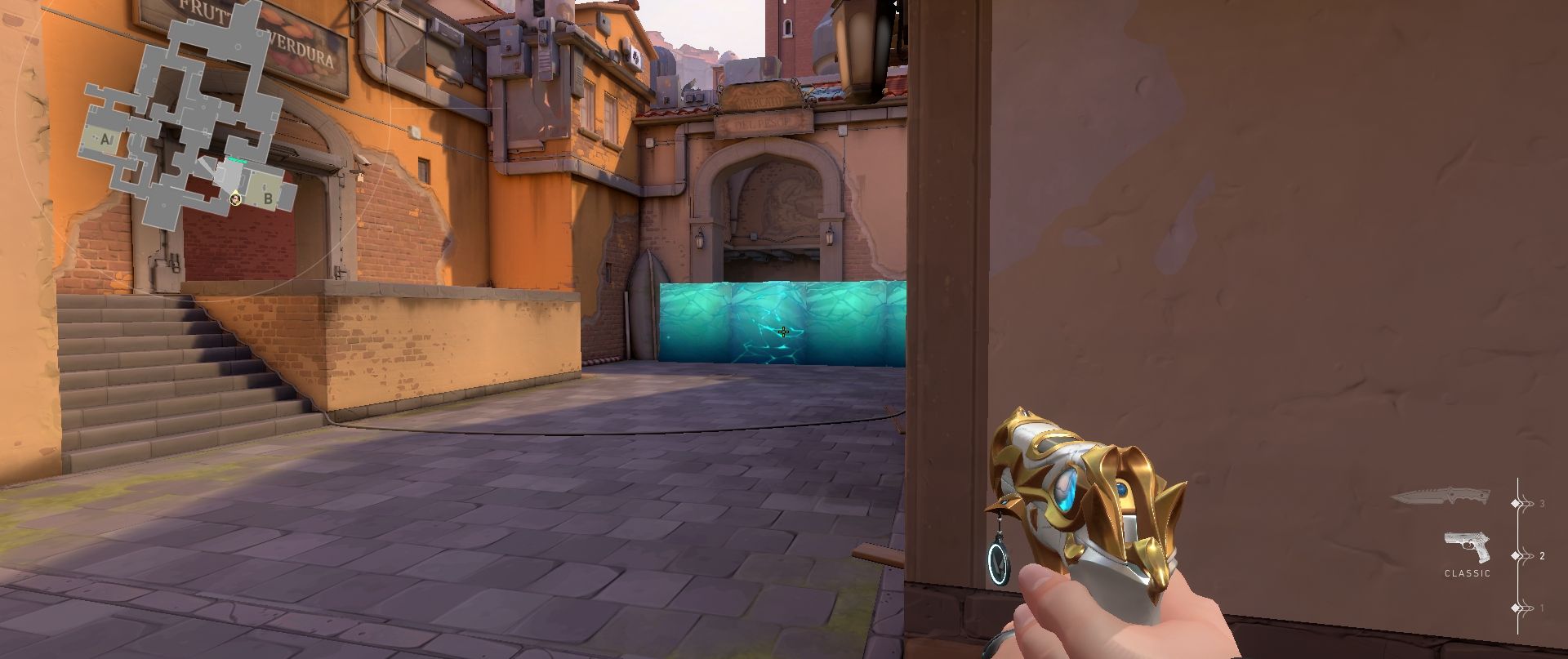The width and height of the screenshot is (1568, 659).
Task: Click the crosshair at screen center
Action: tap(782, 332)
